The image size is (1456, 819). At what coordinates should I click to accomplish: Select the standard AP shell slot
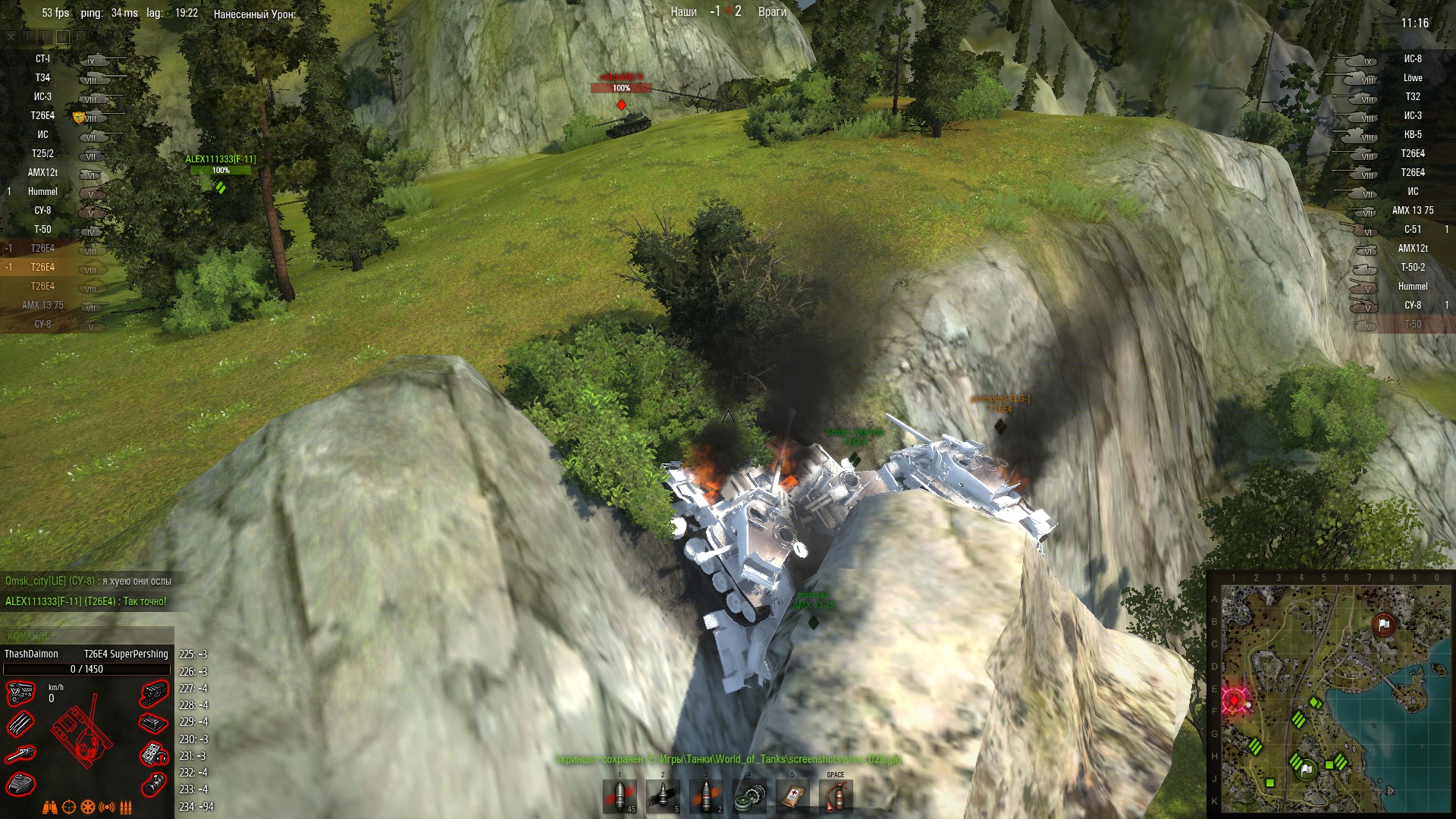point(620,797)
